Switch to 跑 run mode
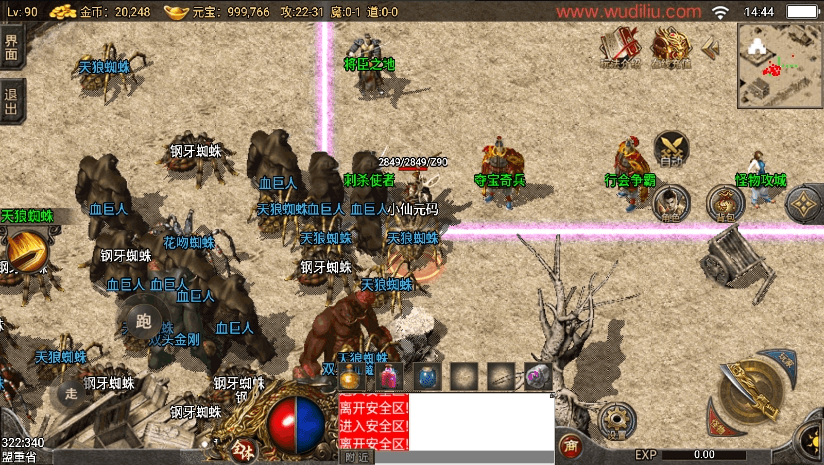The height and width of the screenshot is (465, 824). (x=142, y=321)
